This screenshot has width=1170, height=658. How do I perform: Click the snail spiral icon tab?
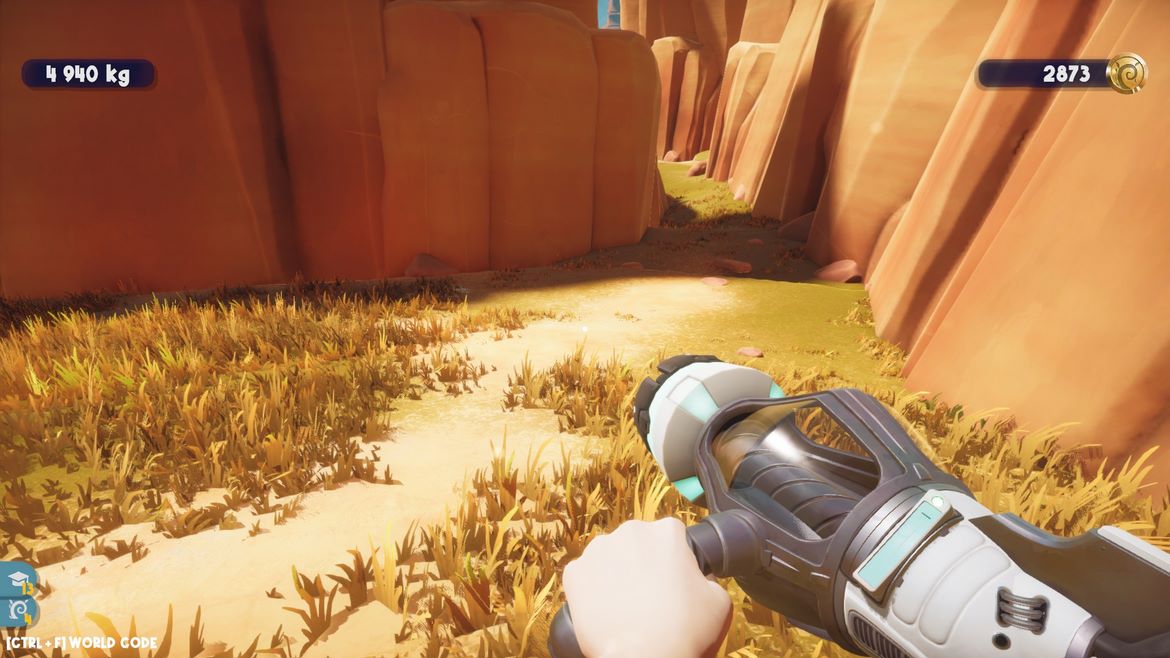17,609
